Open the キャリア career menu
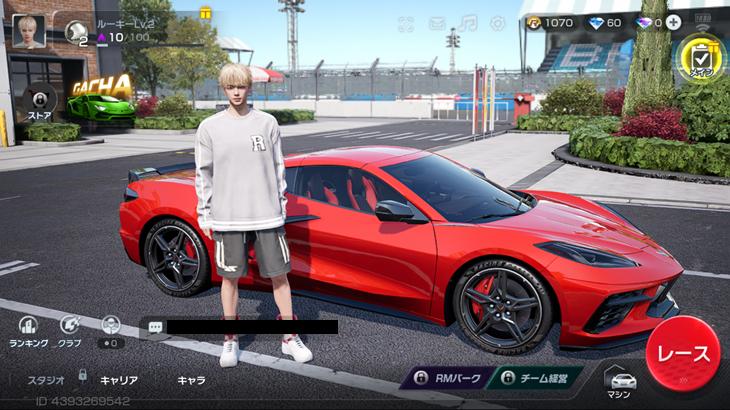 pos(119,380)
